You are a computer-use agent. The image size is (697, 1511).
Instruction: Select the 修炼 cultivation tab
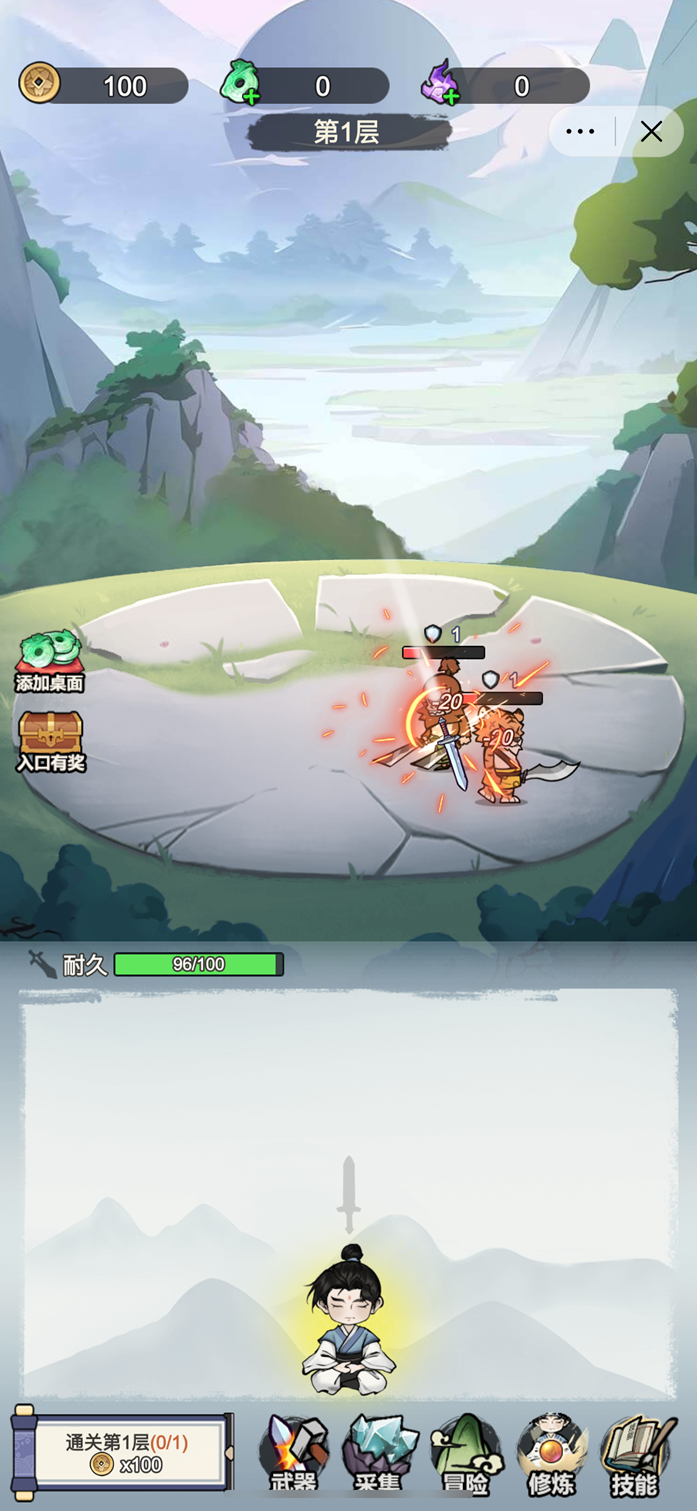click(x=551, y=1455)
